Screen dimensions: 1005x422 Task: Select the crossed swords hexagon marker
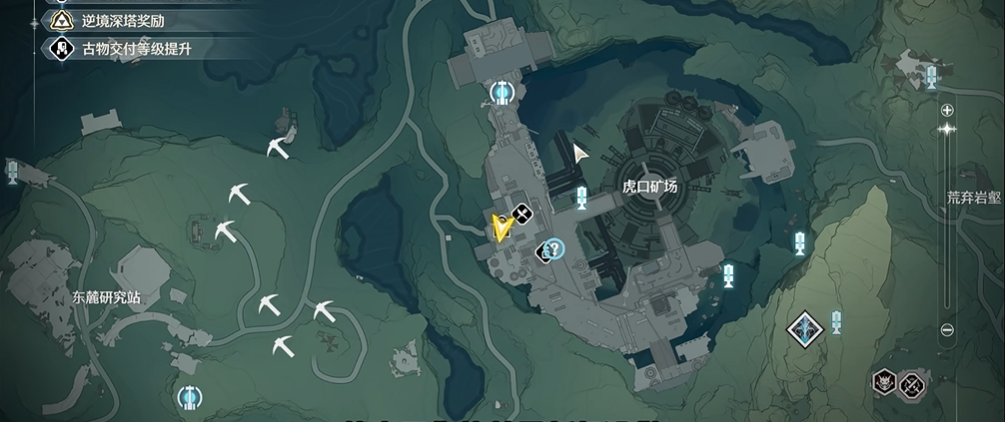pos(911,383)
